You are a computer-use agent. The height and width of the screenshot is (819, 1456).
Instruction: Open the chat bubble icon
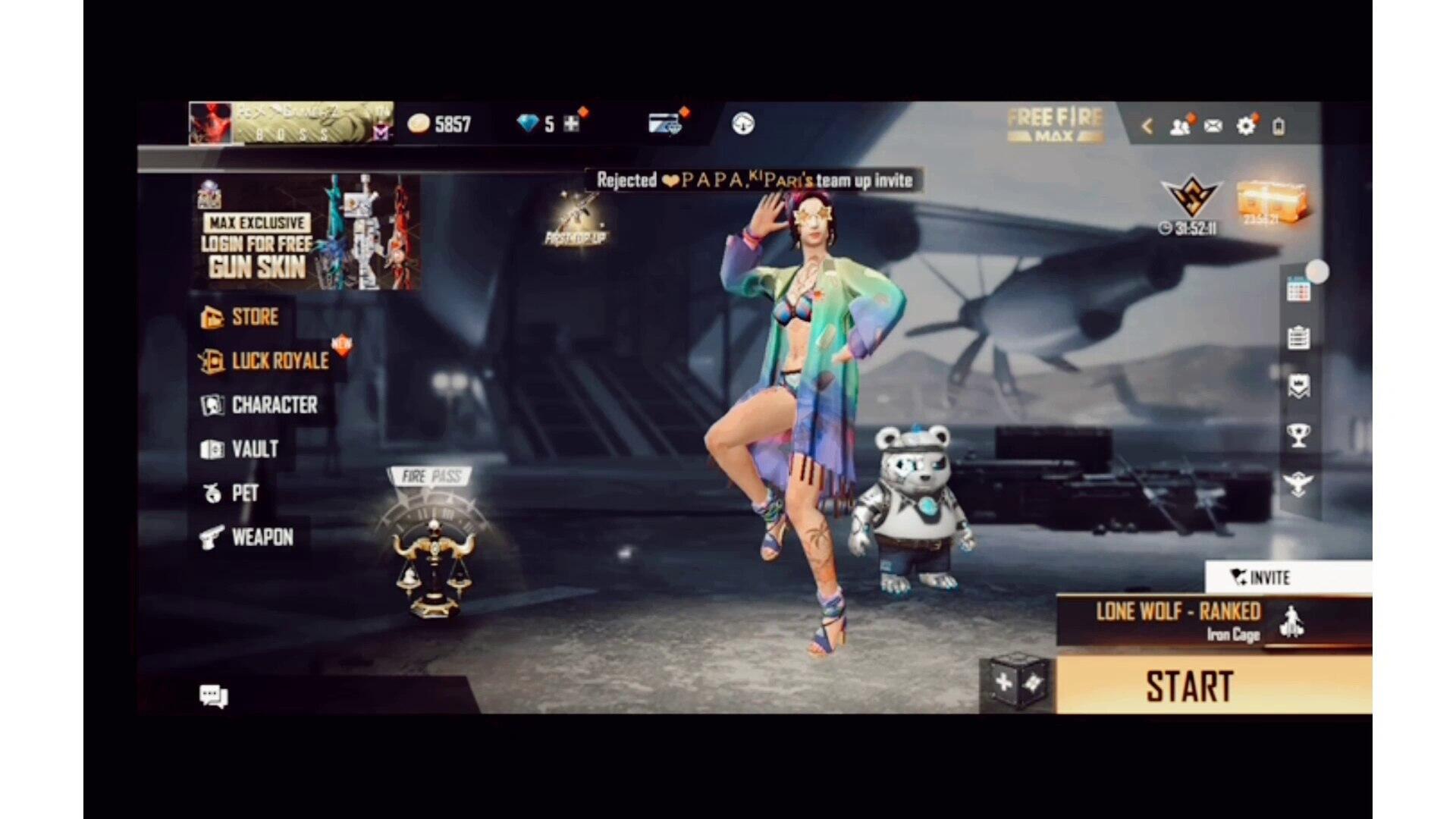click(213, 695)
